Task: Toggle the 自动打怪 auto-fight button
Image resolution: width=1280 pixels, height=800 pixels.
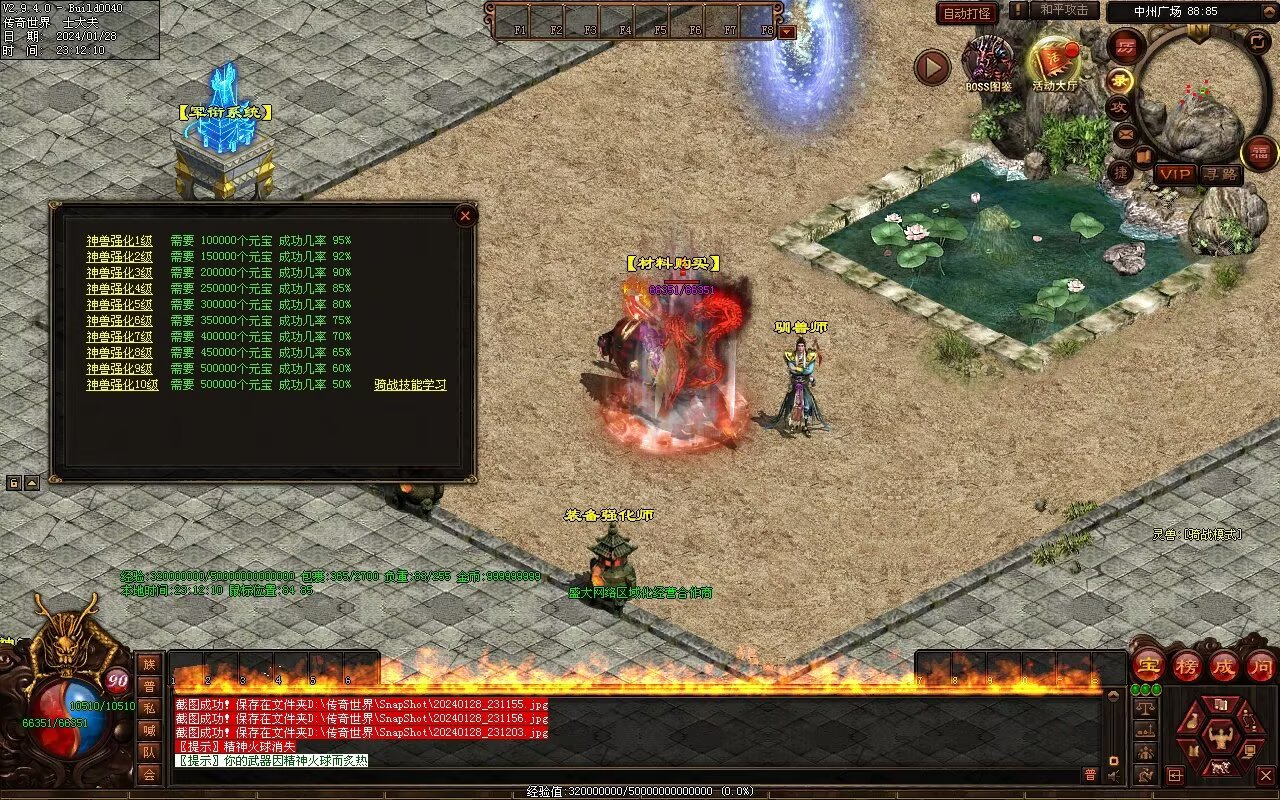Action: tap(967, 13)
